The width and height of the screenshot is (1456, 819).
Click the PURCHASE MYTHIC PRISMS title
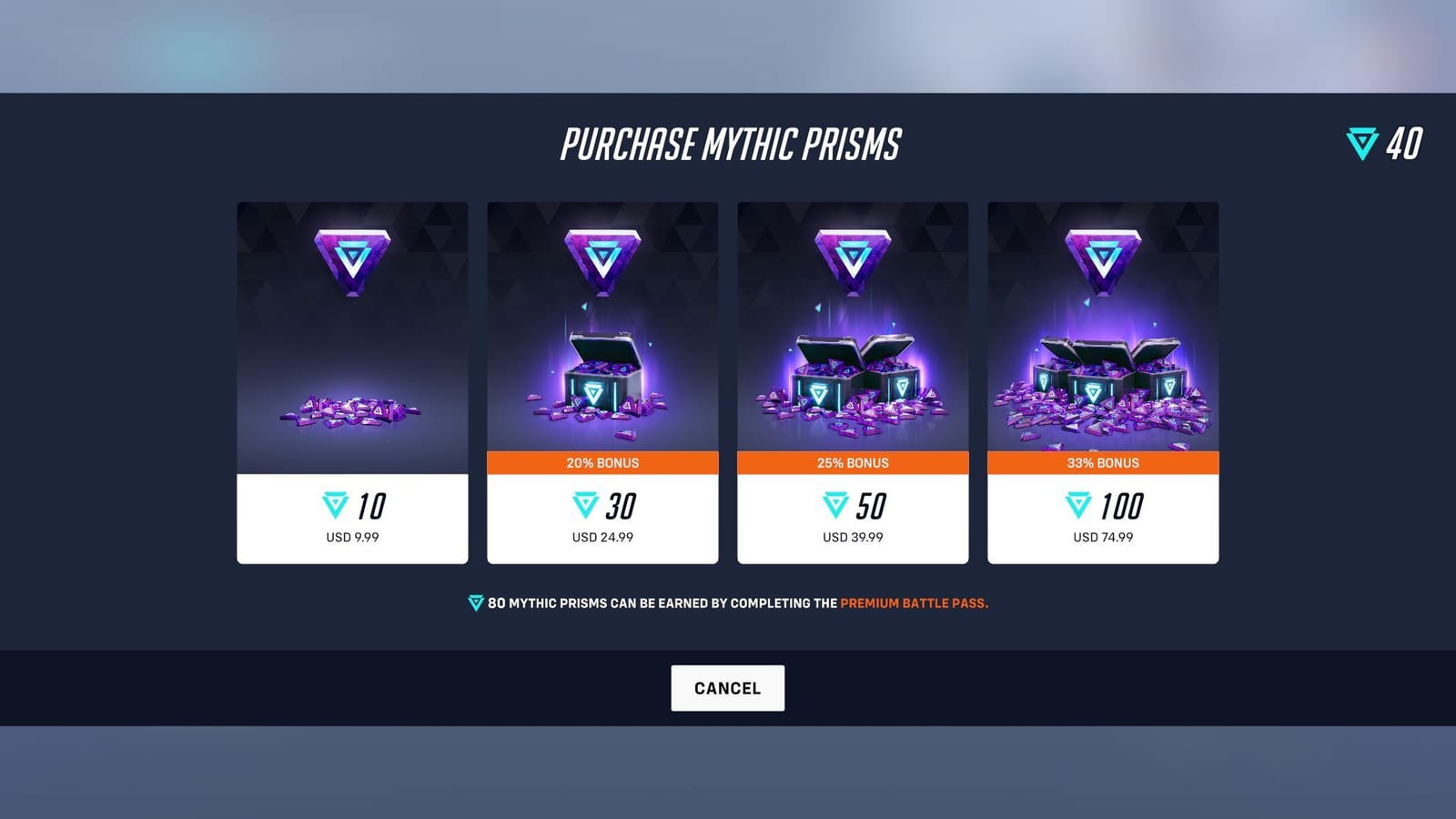coord(728,143)
